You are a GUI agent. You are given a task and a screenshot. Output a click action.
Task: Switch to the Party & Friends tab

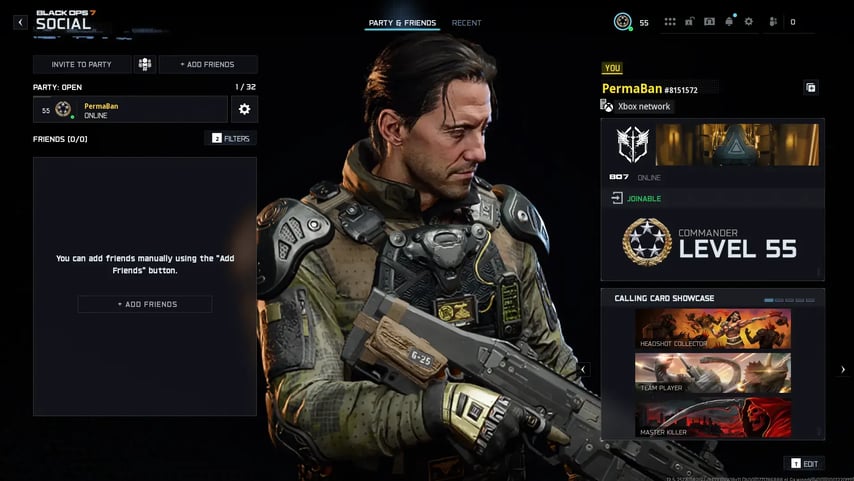pyautogui.click(x=402, y=22)
